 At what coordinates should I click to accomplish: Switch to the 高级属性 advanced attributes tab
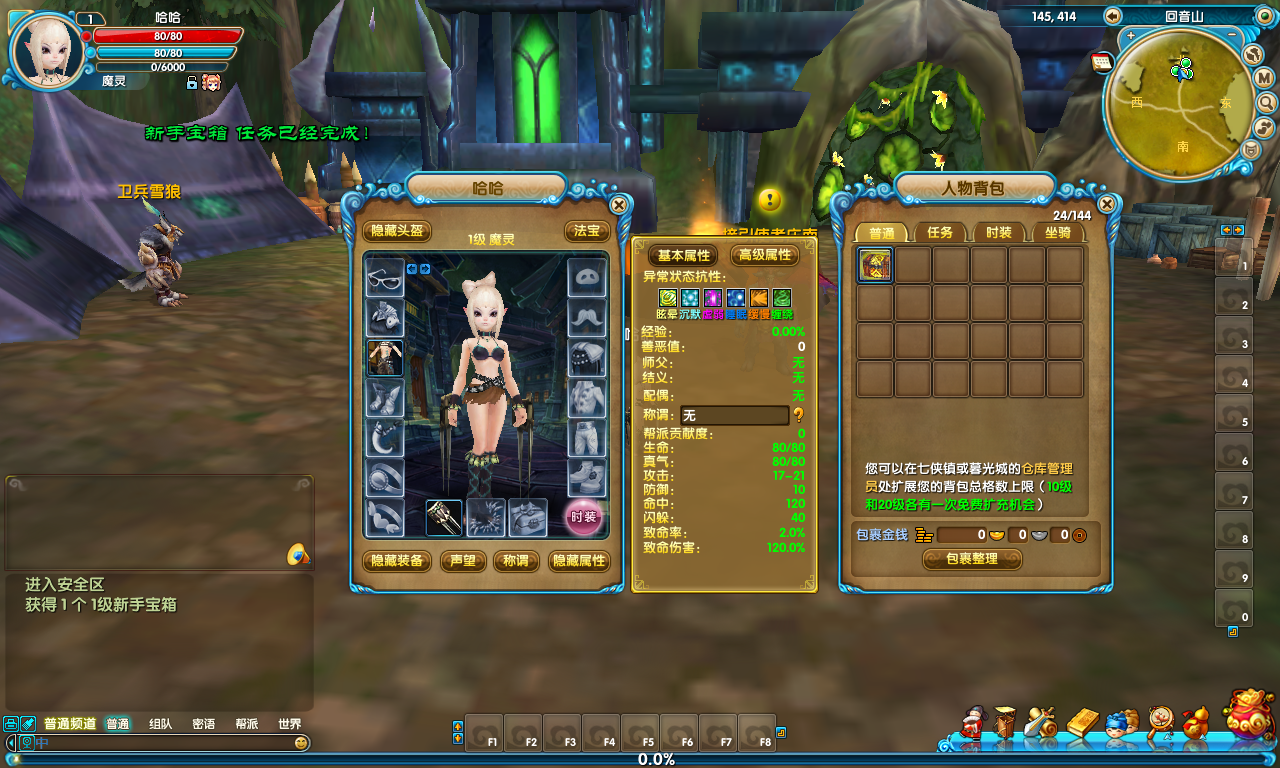pos(765,255)
